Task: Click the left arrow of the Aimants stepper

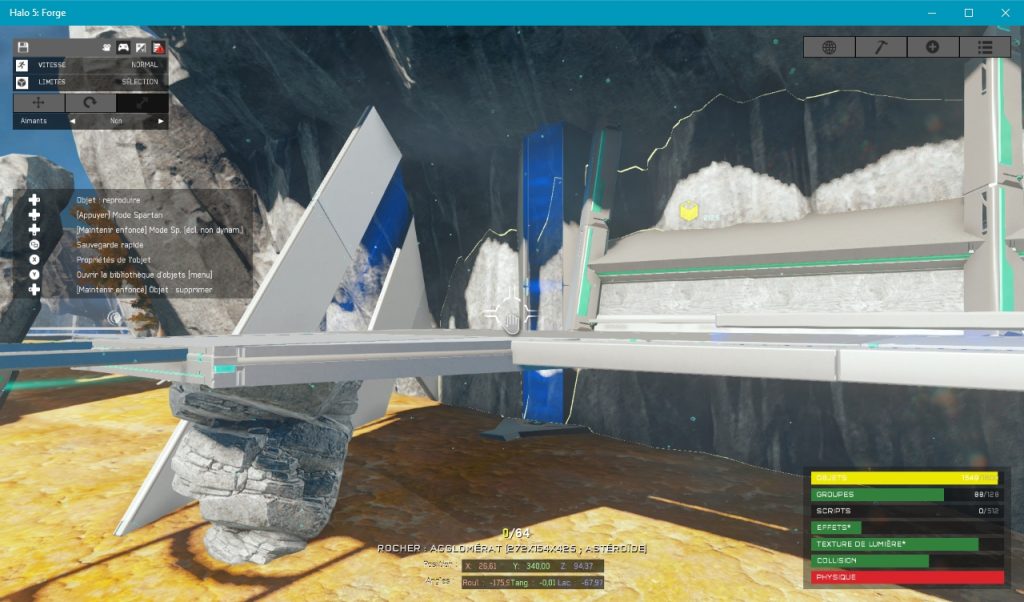Action: click(x=72, y=121)
